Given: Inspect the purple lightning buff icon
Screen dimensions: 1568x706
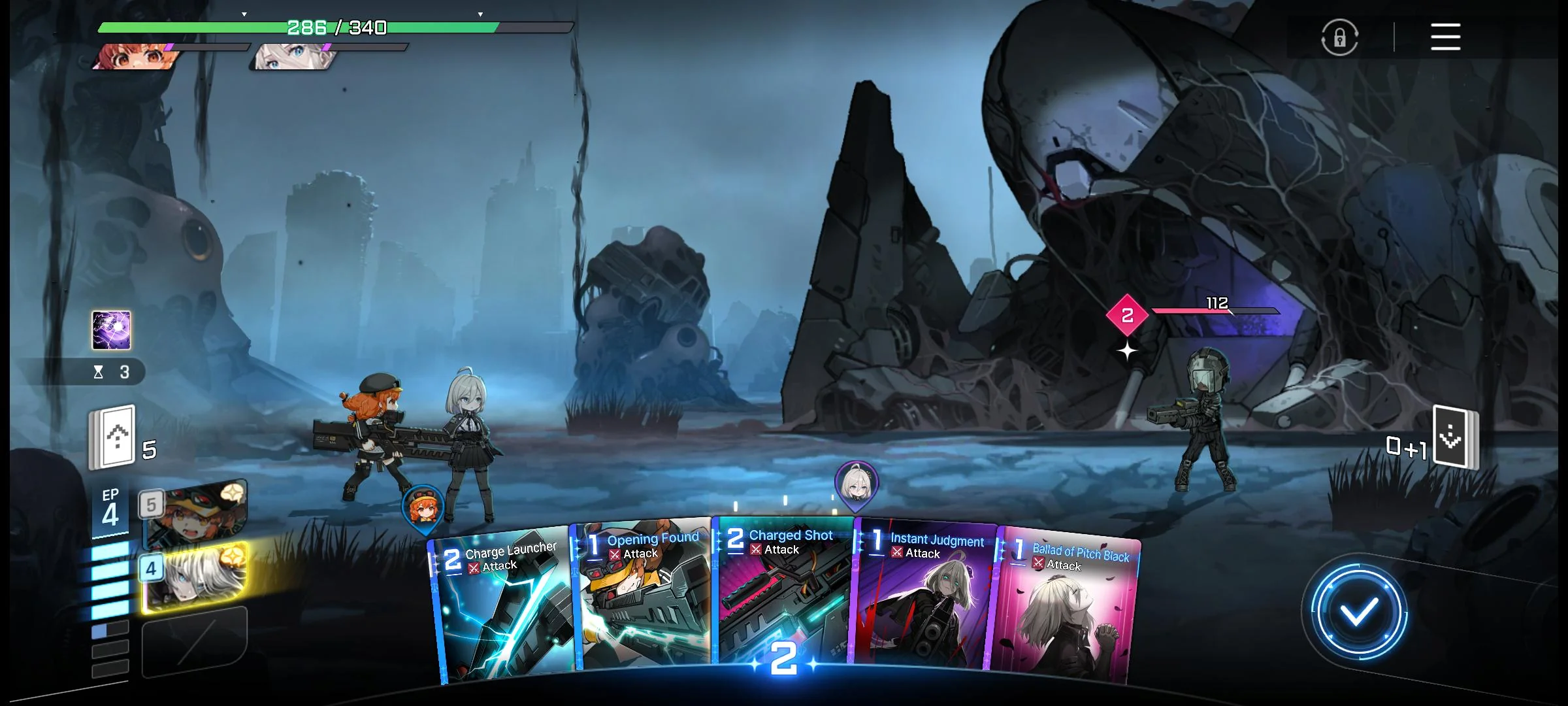Looking at the screenshot, I should click(111, 330).
